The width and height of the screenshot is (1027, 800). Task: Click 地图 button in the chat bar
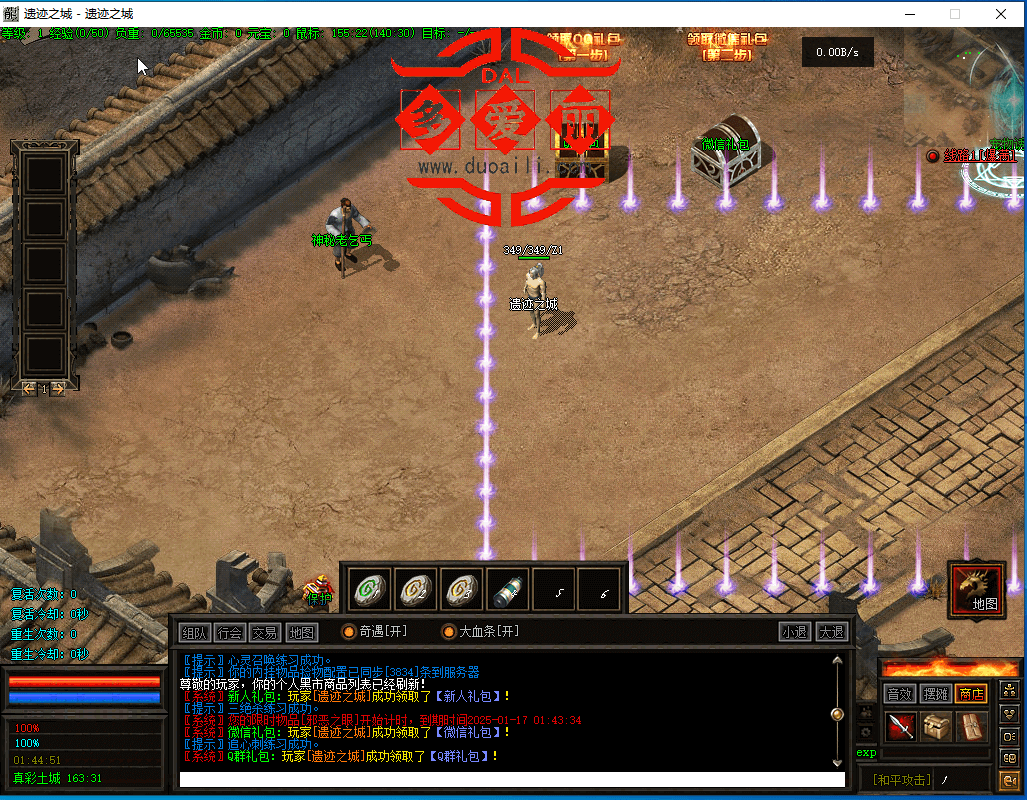pos(301,632)
